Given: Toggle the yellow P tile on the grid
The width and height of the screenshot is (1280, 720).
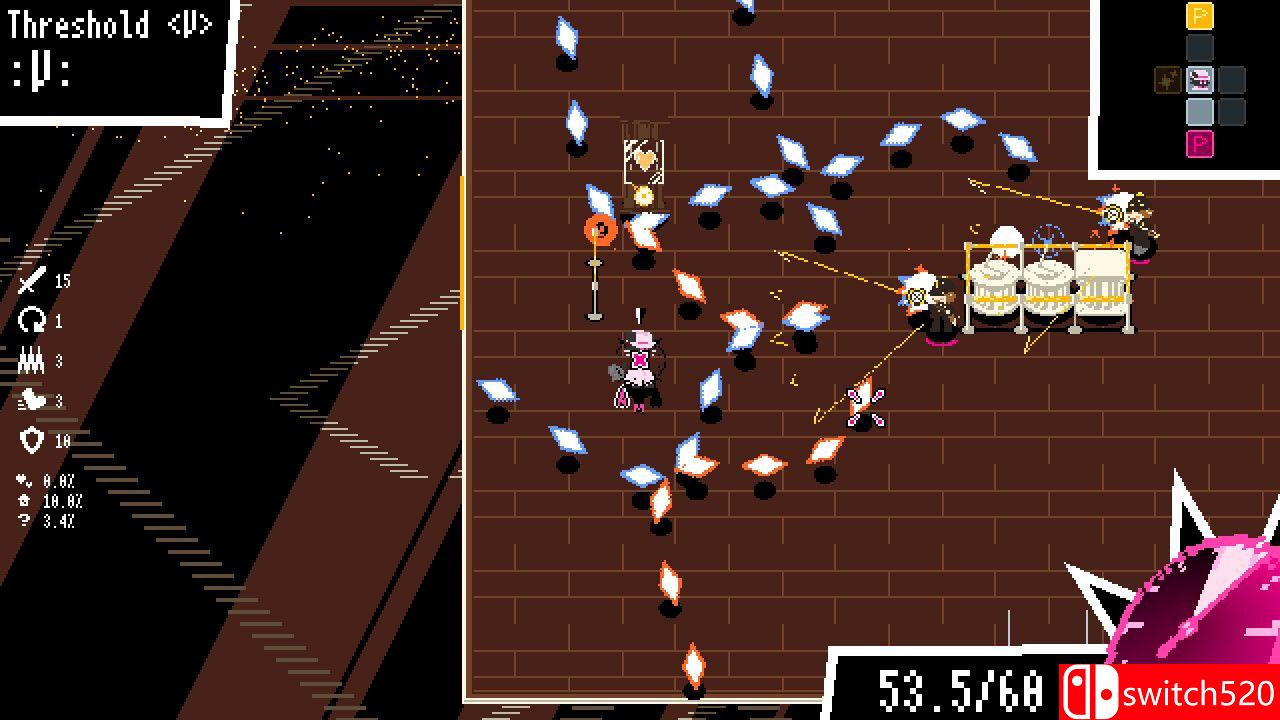Looking at the screenshot, I should 1199,16.
